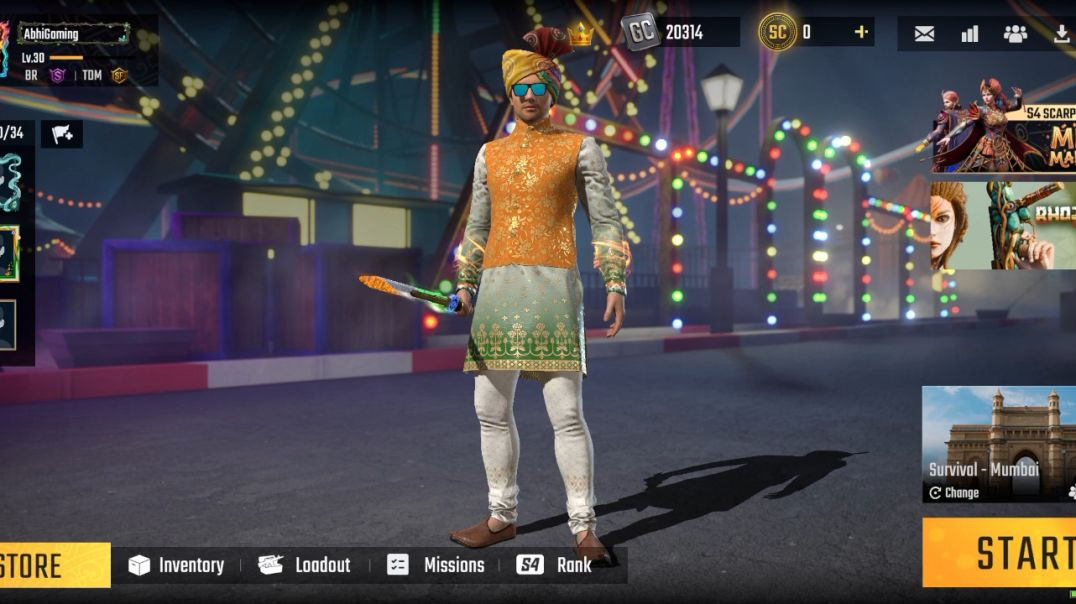Open the green weapon promo banner

click(x=1003, y=226)
